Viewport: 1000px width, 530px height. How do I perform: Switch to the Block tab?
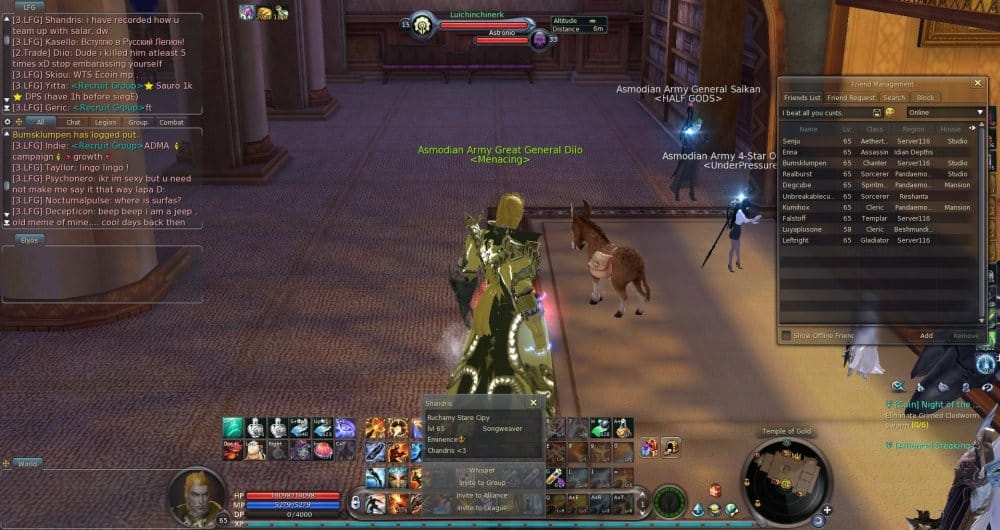click(926, 98)
